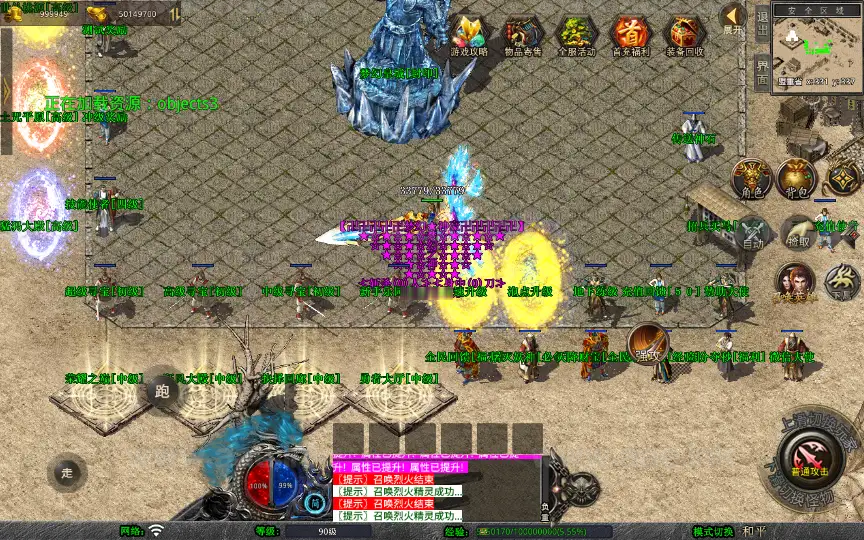Open the 唤英雄 hero summon portrait
The height and width of the screenshot is (540, 864).
pyautogui.click(x=795, y=284)
